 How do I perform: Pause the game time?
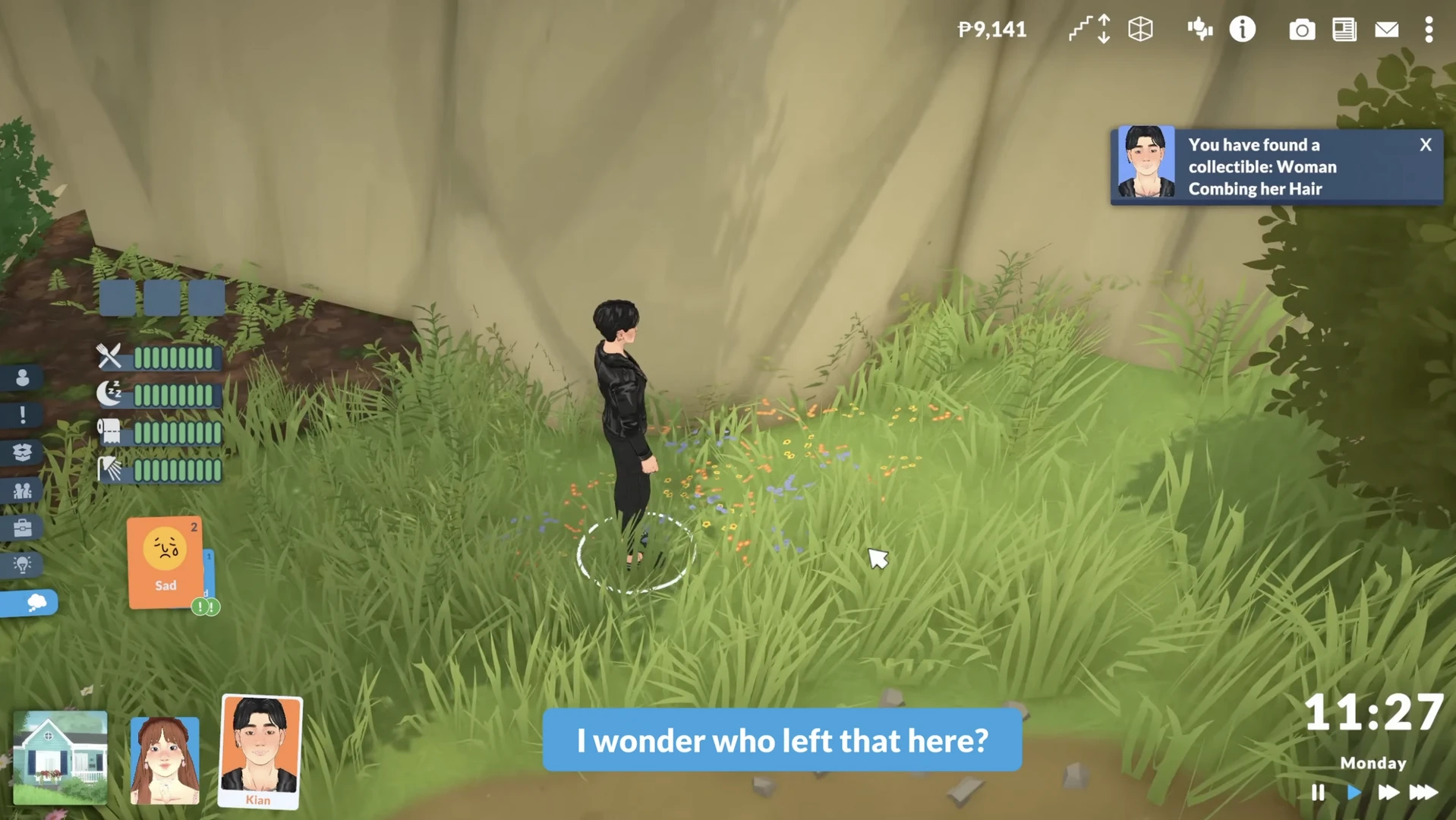(x=1318, y=792)
